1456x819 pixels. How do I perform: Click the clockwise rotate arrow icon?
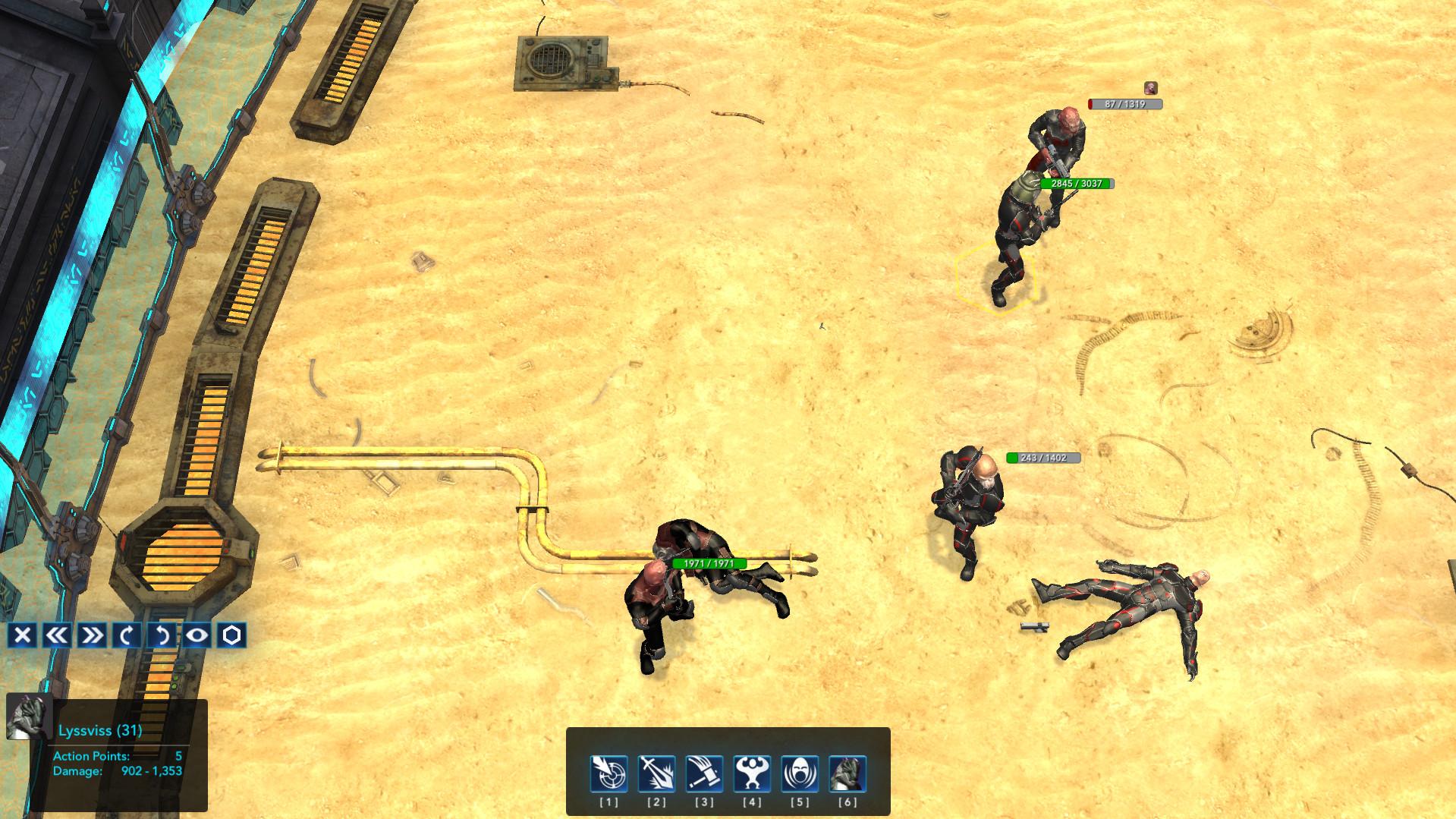(125, 634)
